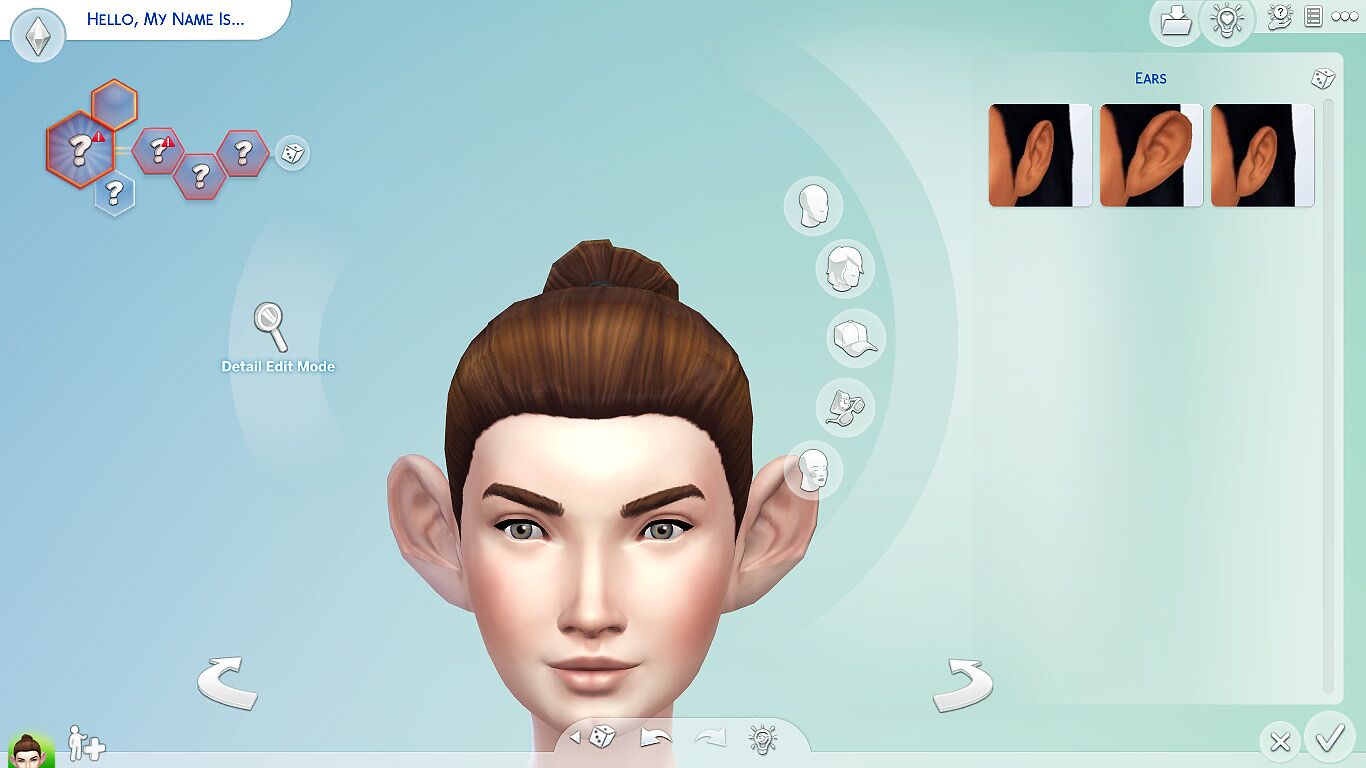Open the Hairstyles category icon
The image size is (1366, 768).
coord(845,270)
